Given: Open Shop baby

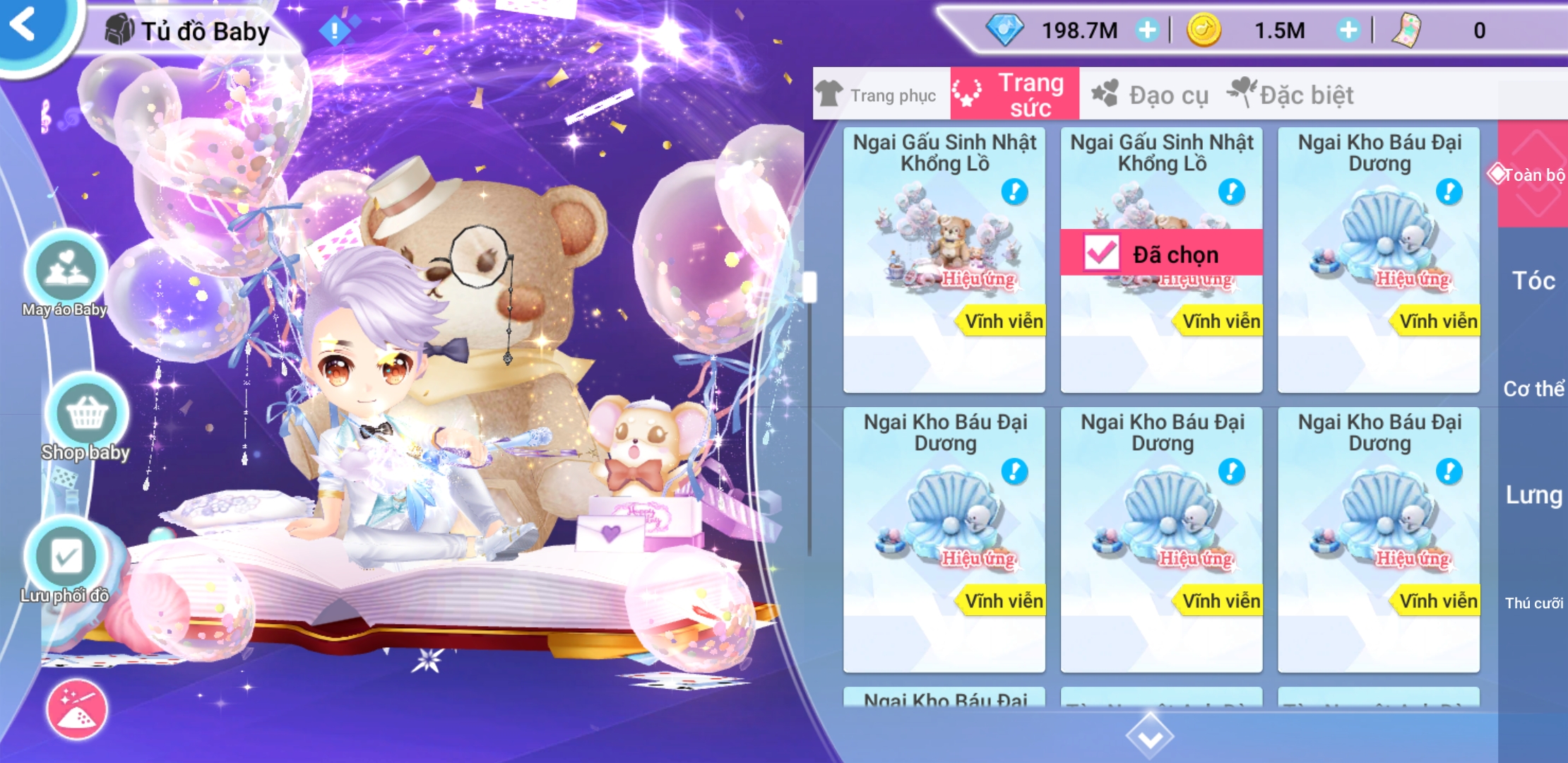Looking at the screenshot, I should (x=86, y=415).
